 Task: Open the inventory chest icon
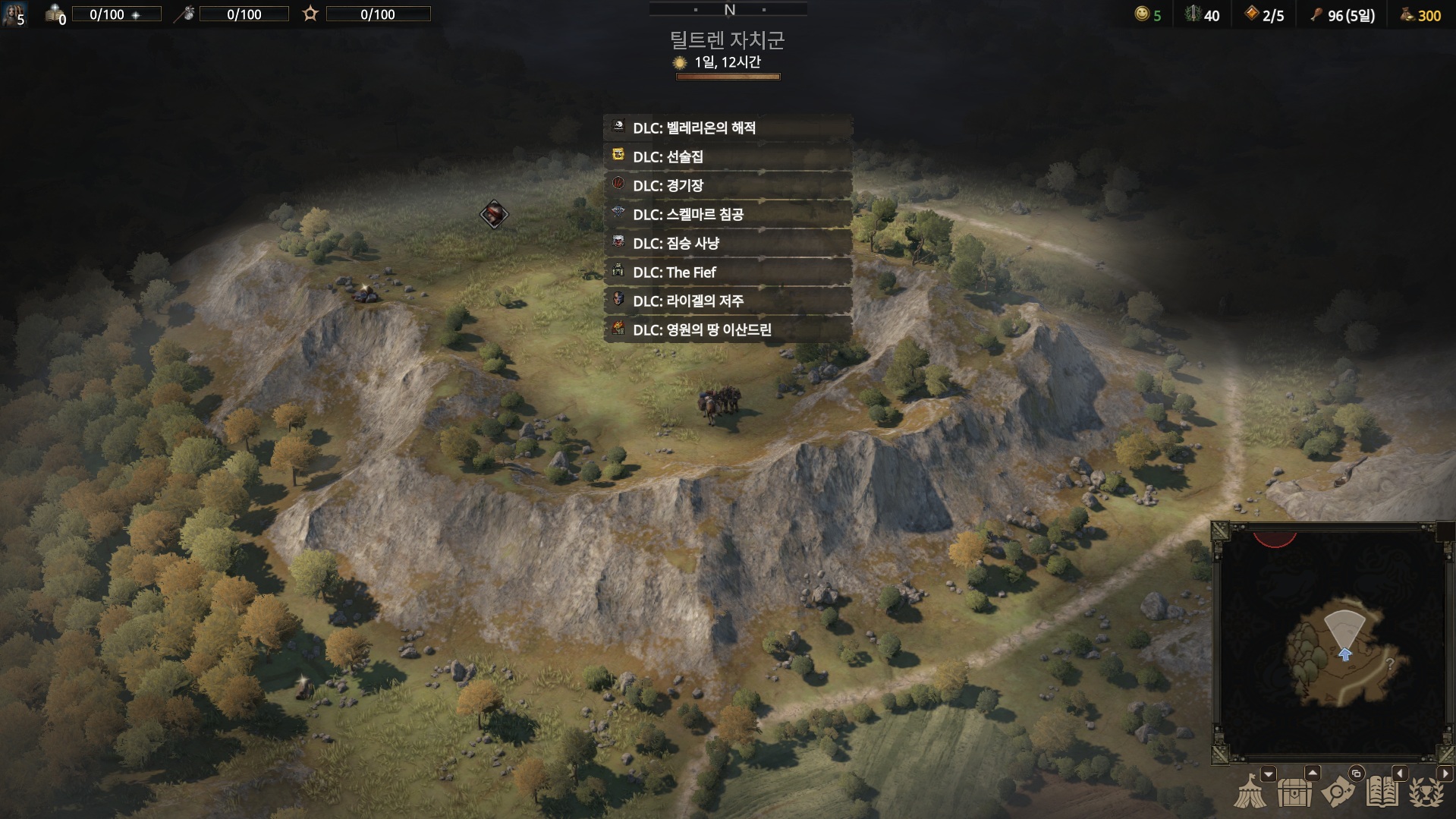(x=1294, y=793)
